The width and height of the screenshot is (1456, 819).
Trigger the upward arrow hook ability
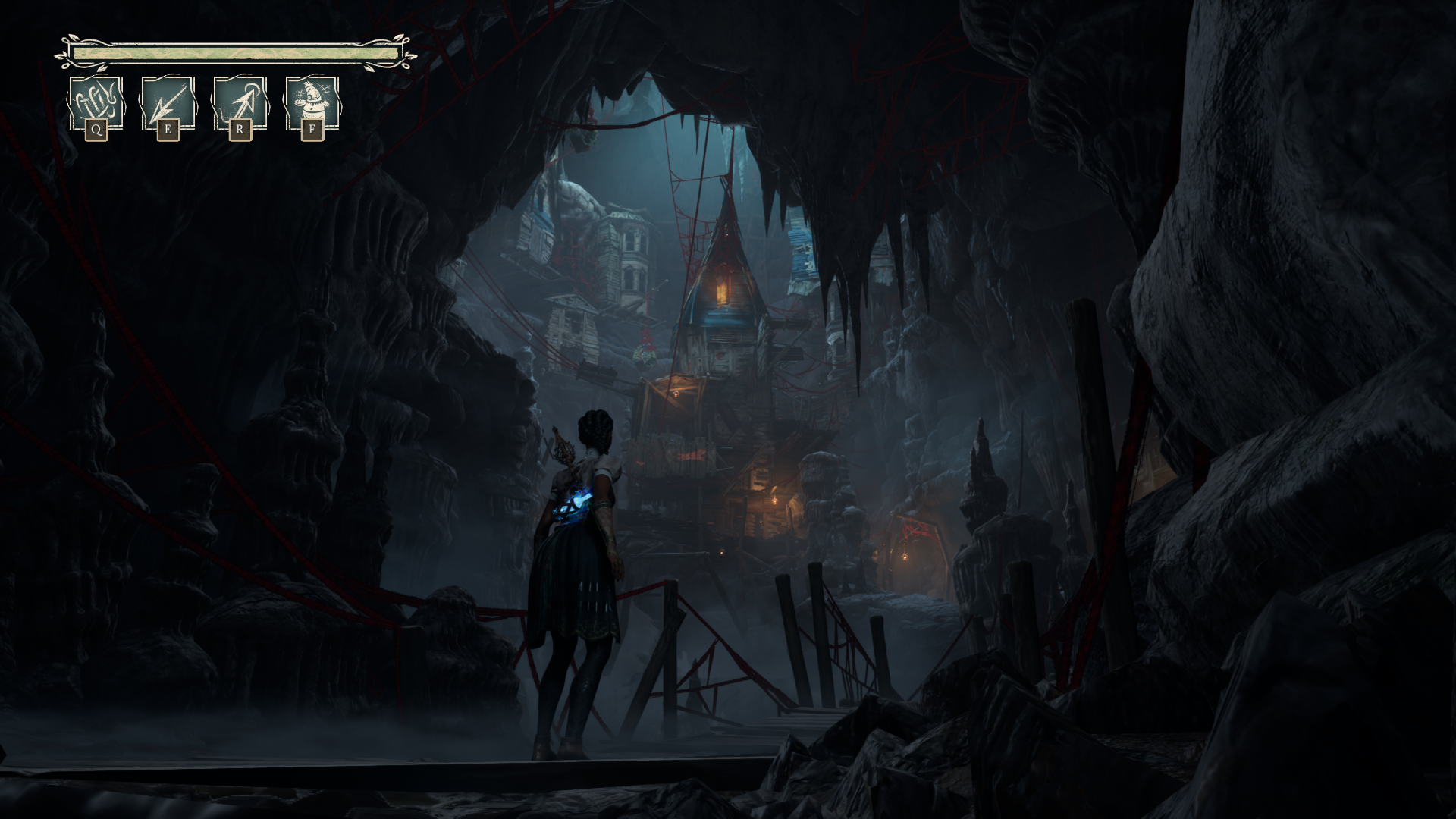coord(240,103)
